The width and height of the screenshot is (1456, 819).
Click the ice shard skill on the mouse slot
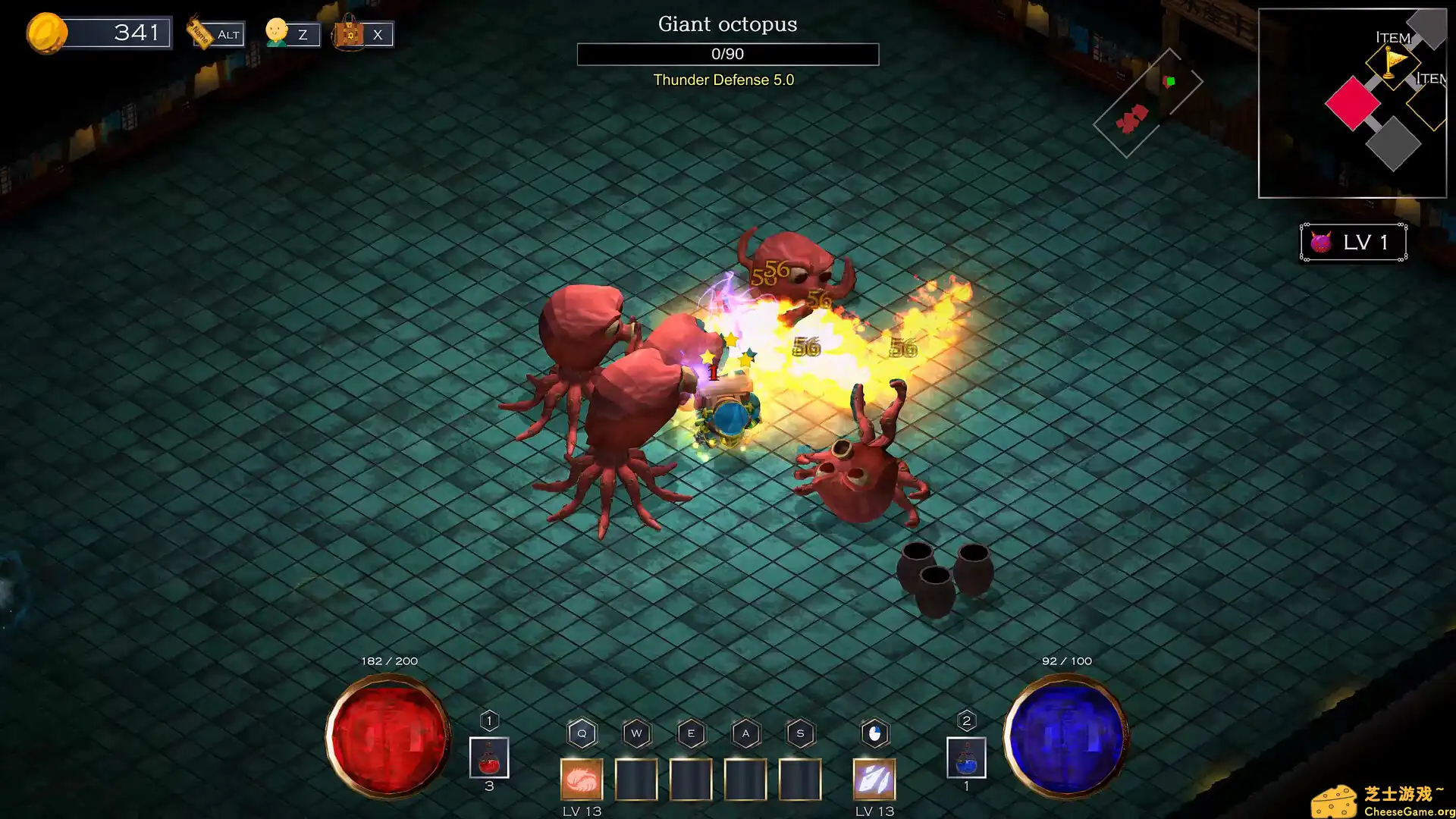click(874, 779)
